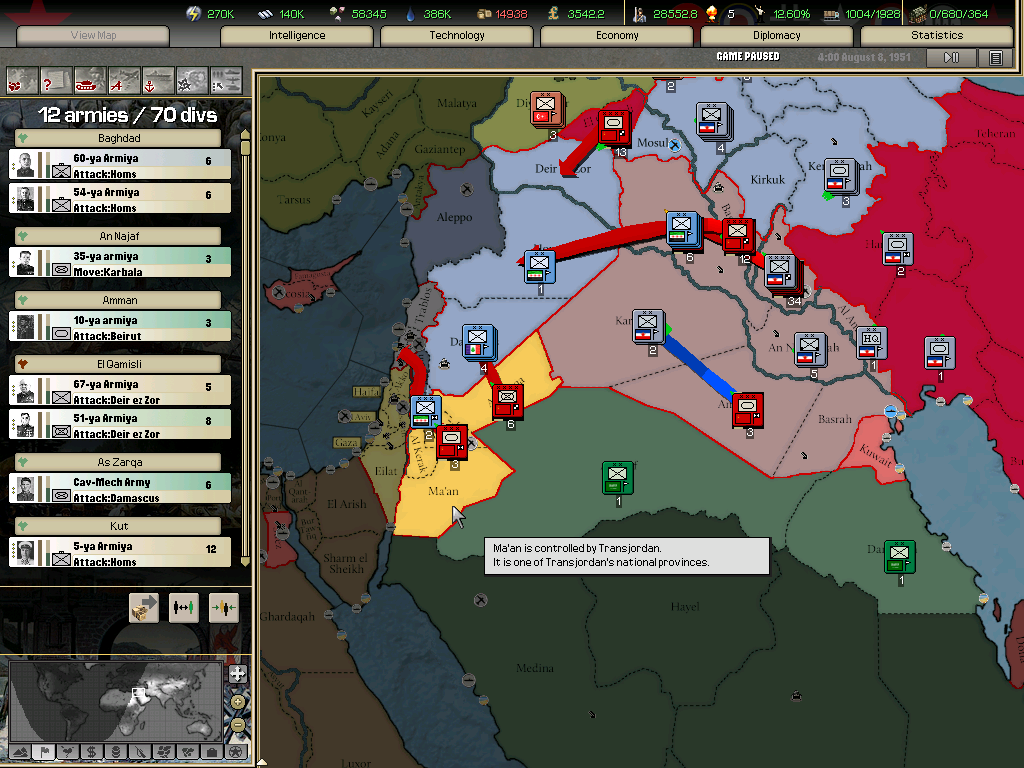1024x768 pixels.
Task: Choose the 10-ya armiya attacking Beirut
Action: coord(120,327)
